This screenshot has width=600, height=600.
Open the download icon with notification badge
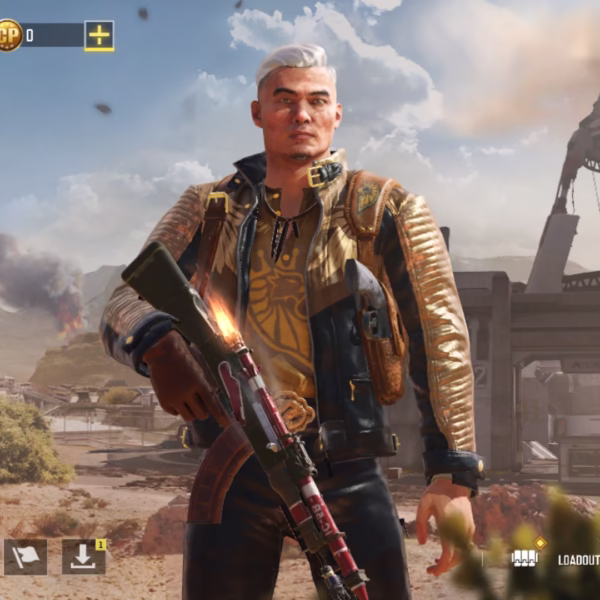pyautogui.click(x=83, y=557)
